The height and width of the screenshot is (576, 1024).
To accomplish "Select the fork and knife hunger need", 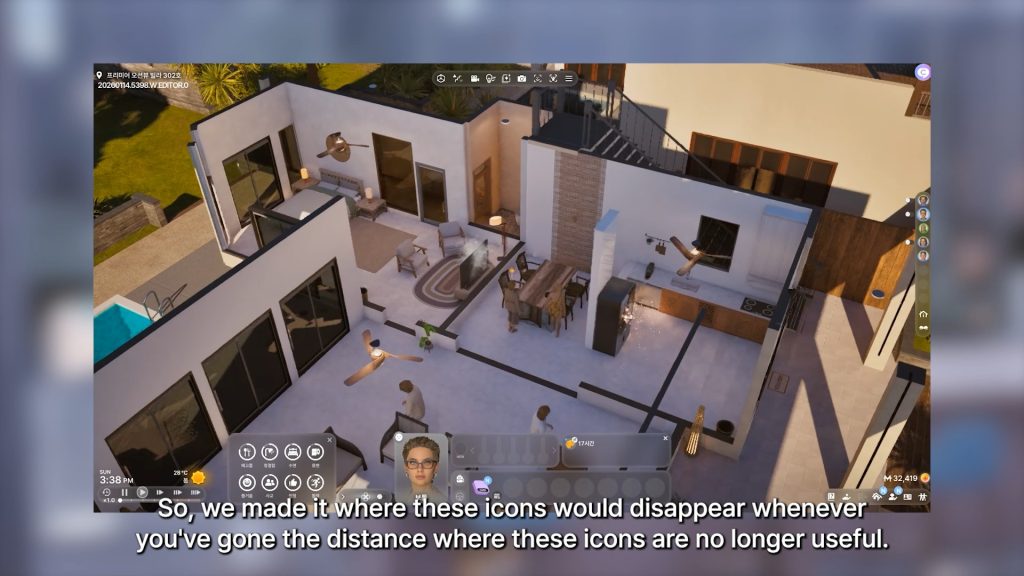I will tap(247, 452).
